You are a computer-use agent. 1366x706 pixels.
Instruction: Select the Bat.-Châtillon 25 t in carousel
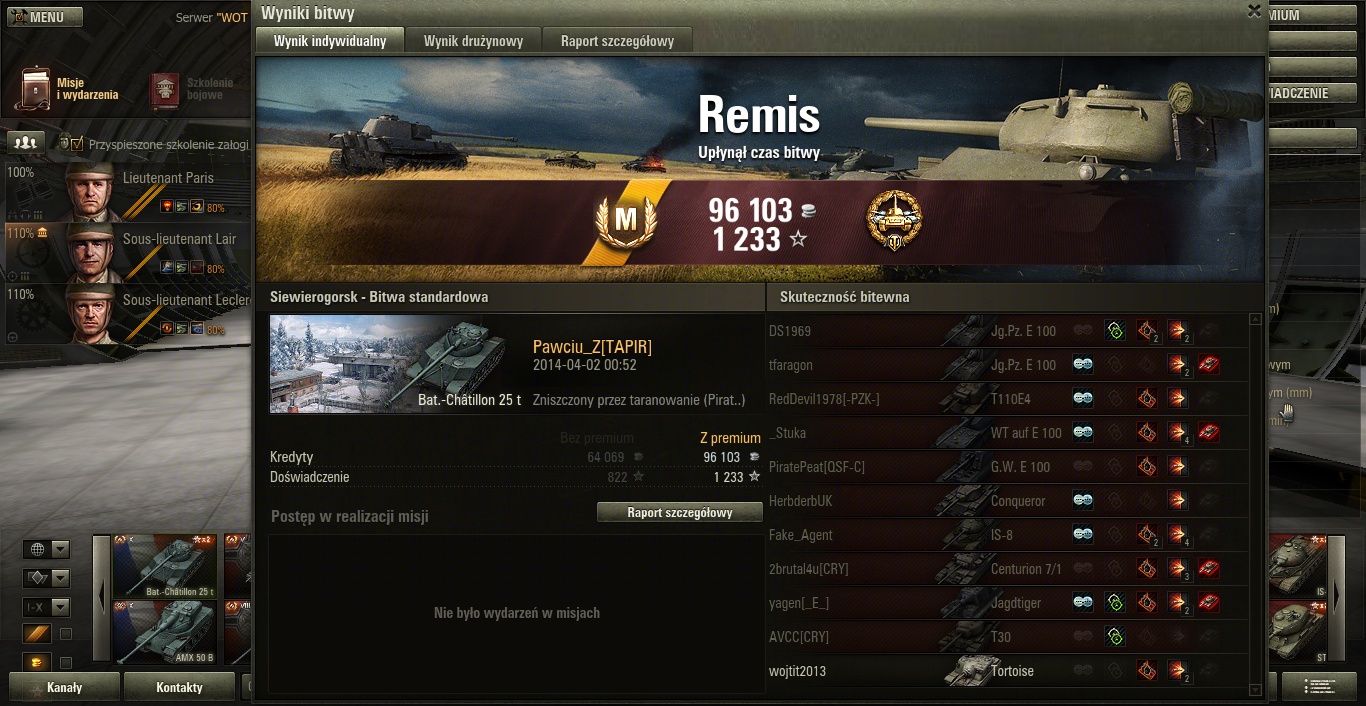165,566
